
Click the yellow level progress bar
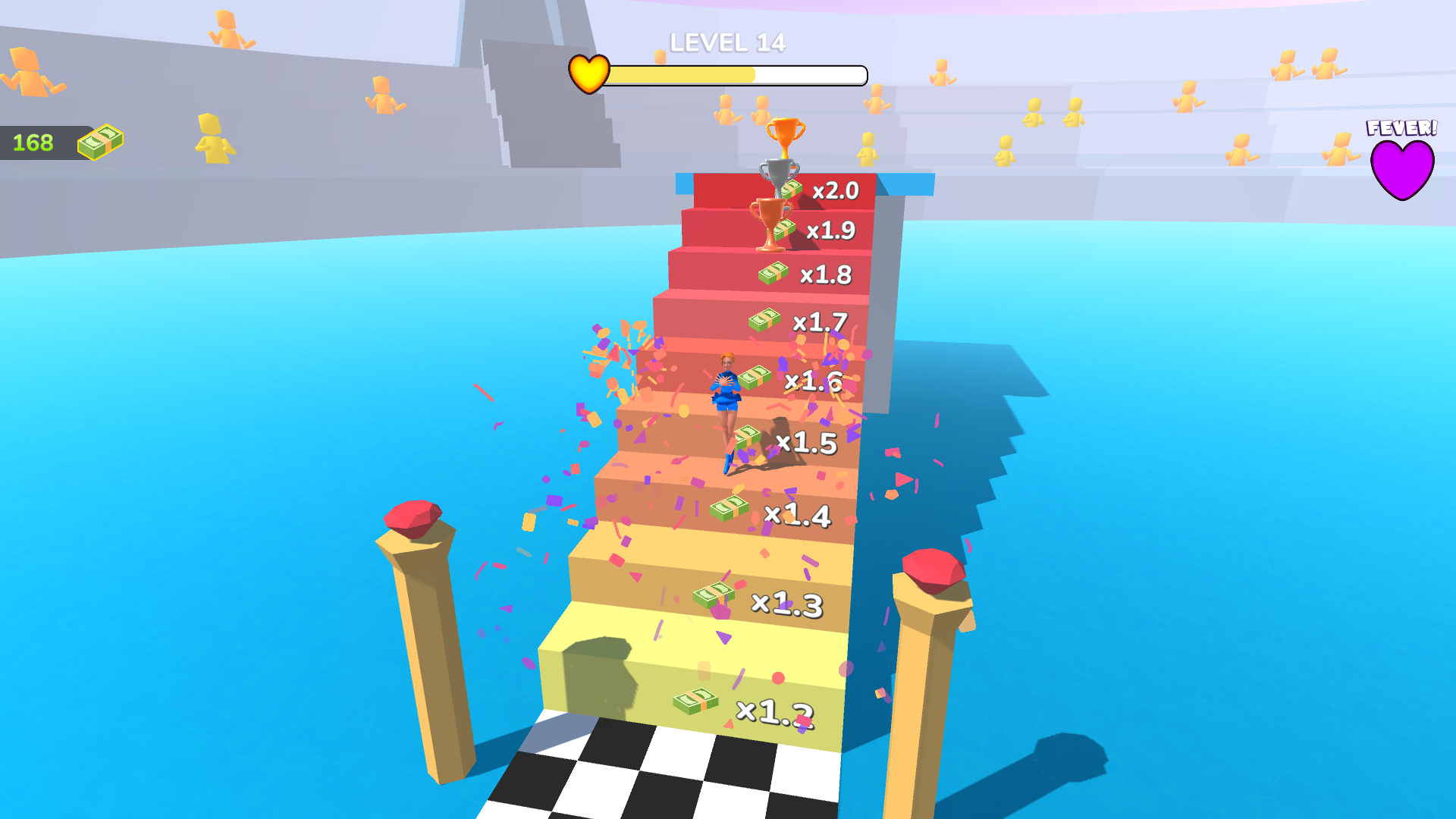[682, 74]
